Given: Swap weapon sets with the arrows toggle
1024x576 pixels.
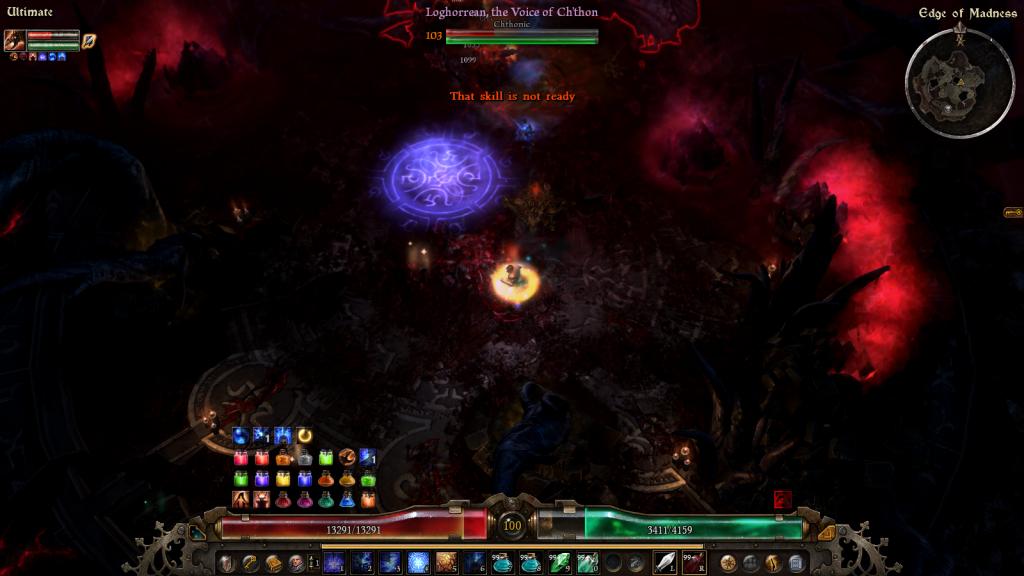Looking at the screenshot, I should [315, 563].
